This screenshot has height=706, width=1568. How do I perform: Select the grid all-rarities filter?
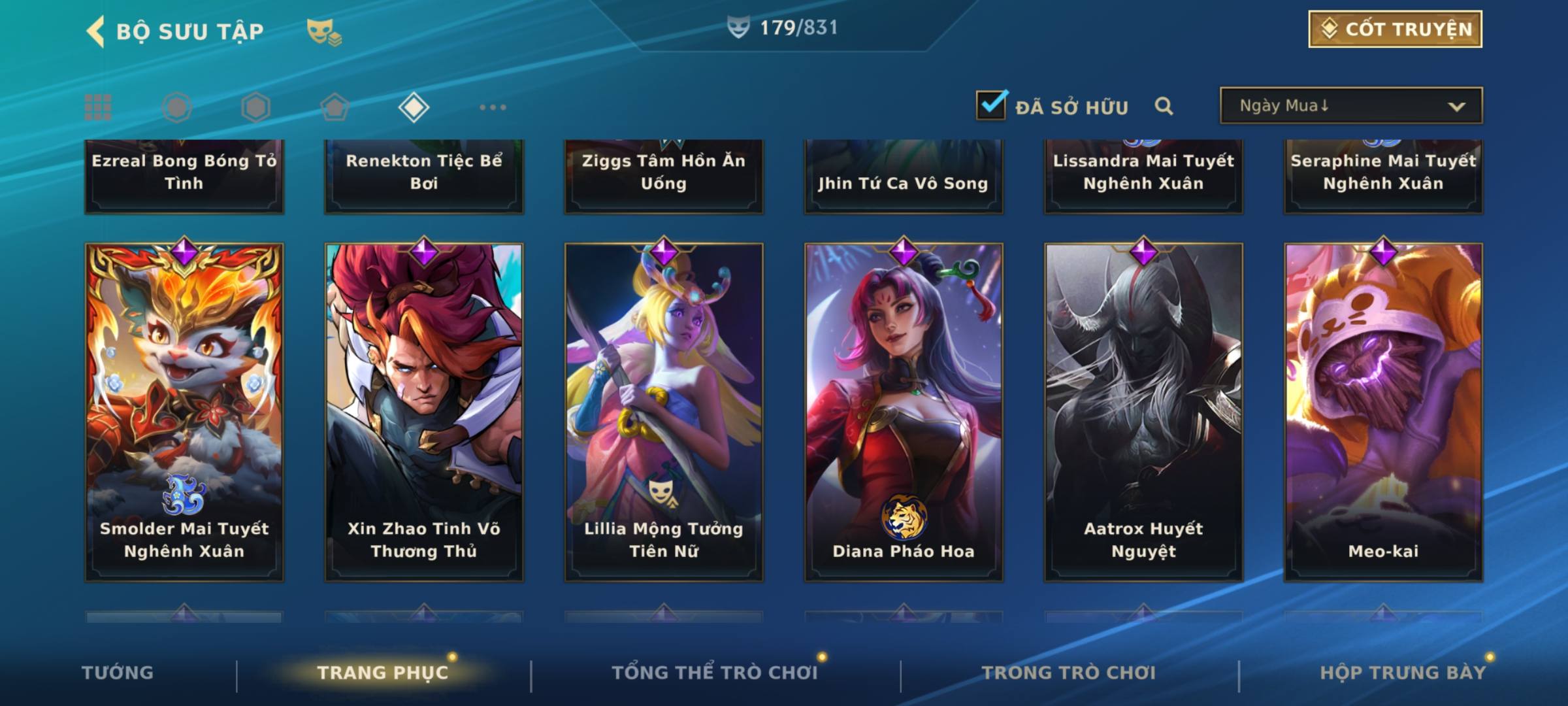tap(98, 107)
